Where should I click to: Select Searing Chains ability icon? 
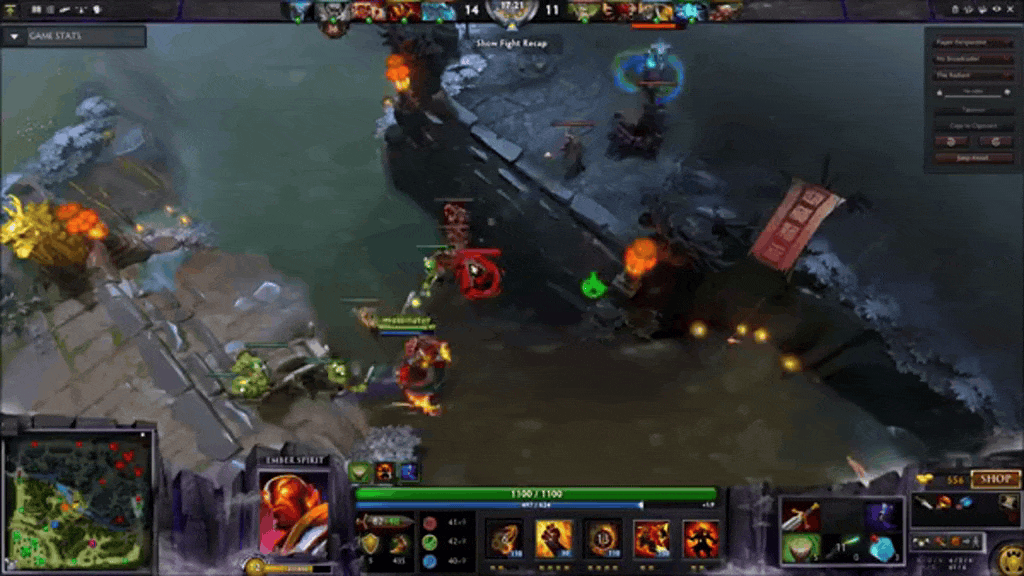(504, 538)
